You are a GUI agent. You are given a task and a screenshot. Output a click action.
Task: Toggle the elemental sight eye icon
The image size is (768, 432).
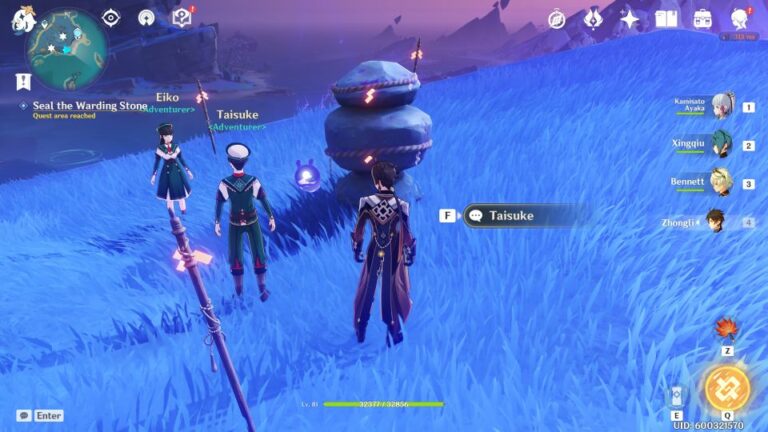click(x=111, y=18)
